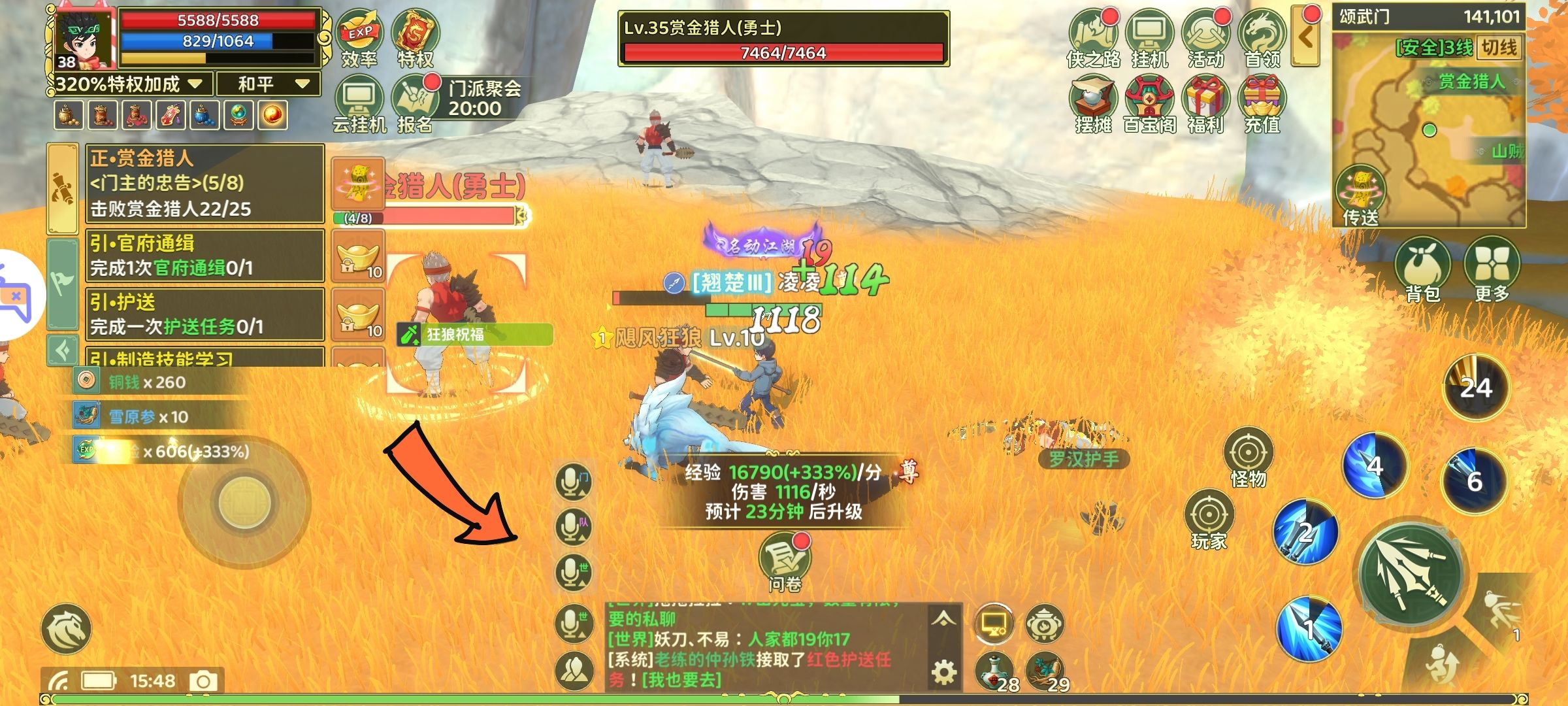Open the 特权 privilege menu
Image resolution: width=1568 pixels, height=706 pixels.
tap(416, 37)
